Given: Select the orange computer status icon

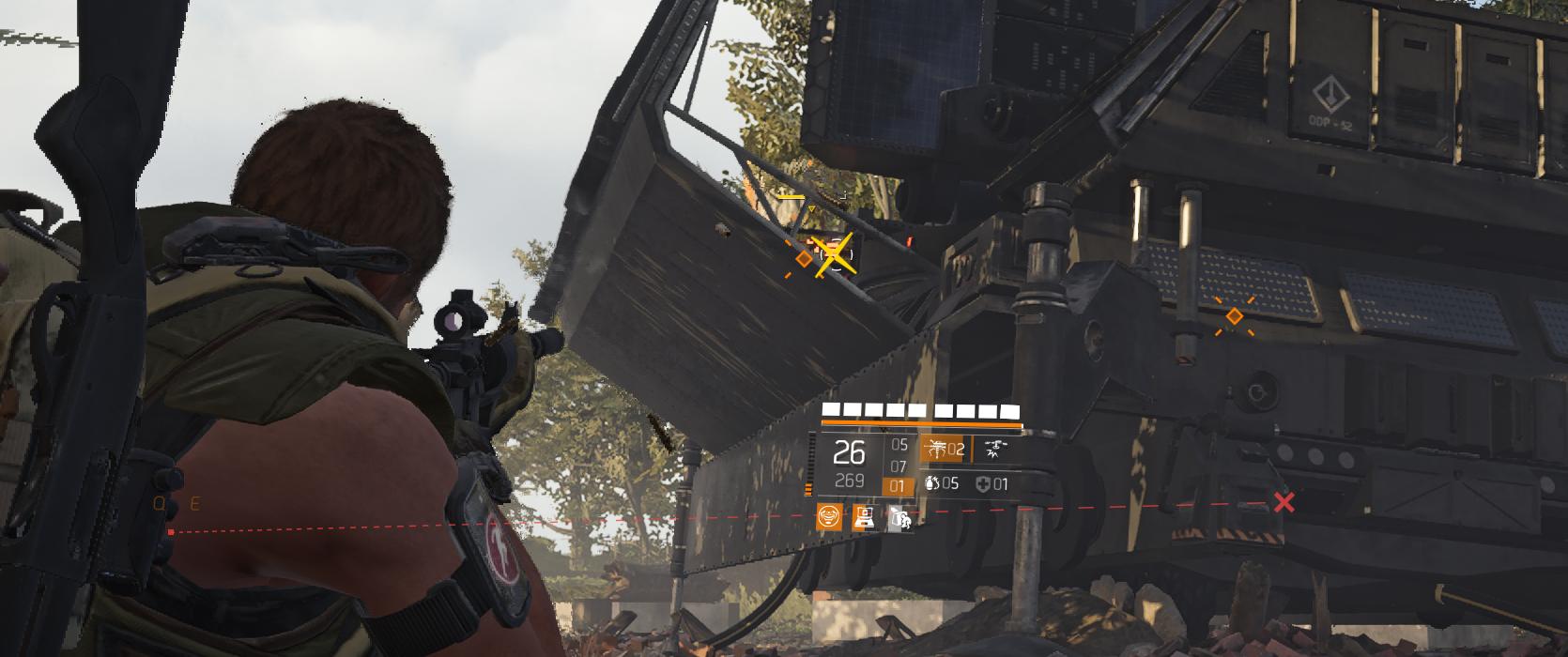Looking at the screenshot, I should 865,516.
